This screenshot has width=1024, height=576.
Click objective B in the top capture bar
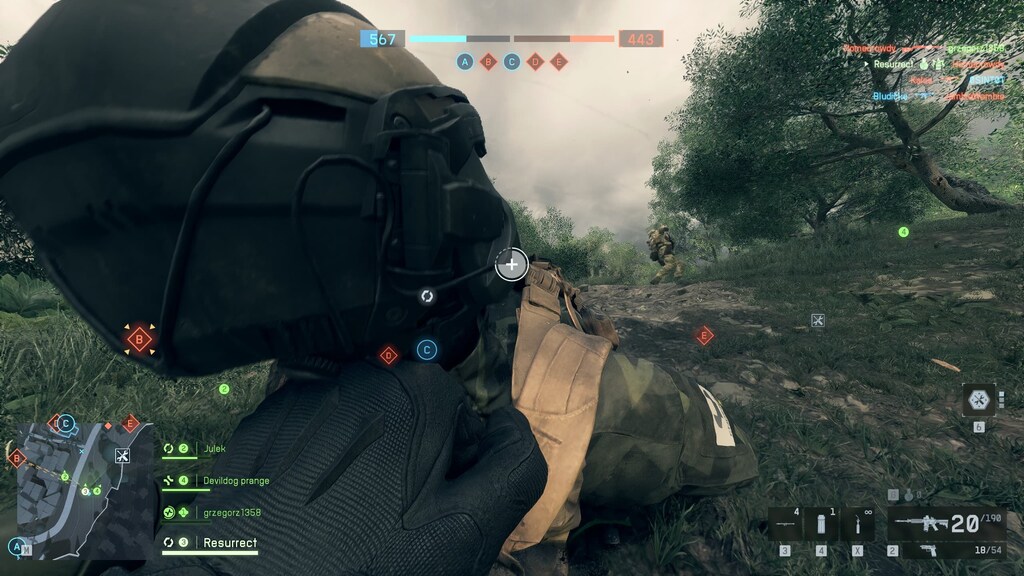click(489, 61)
